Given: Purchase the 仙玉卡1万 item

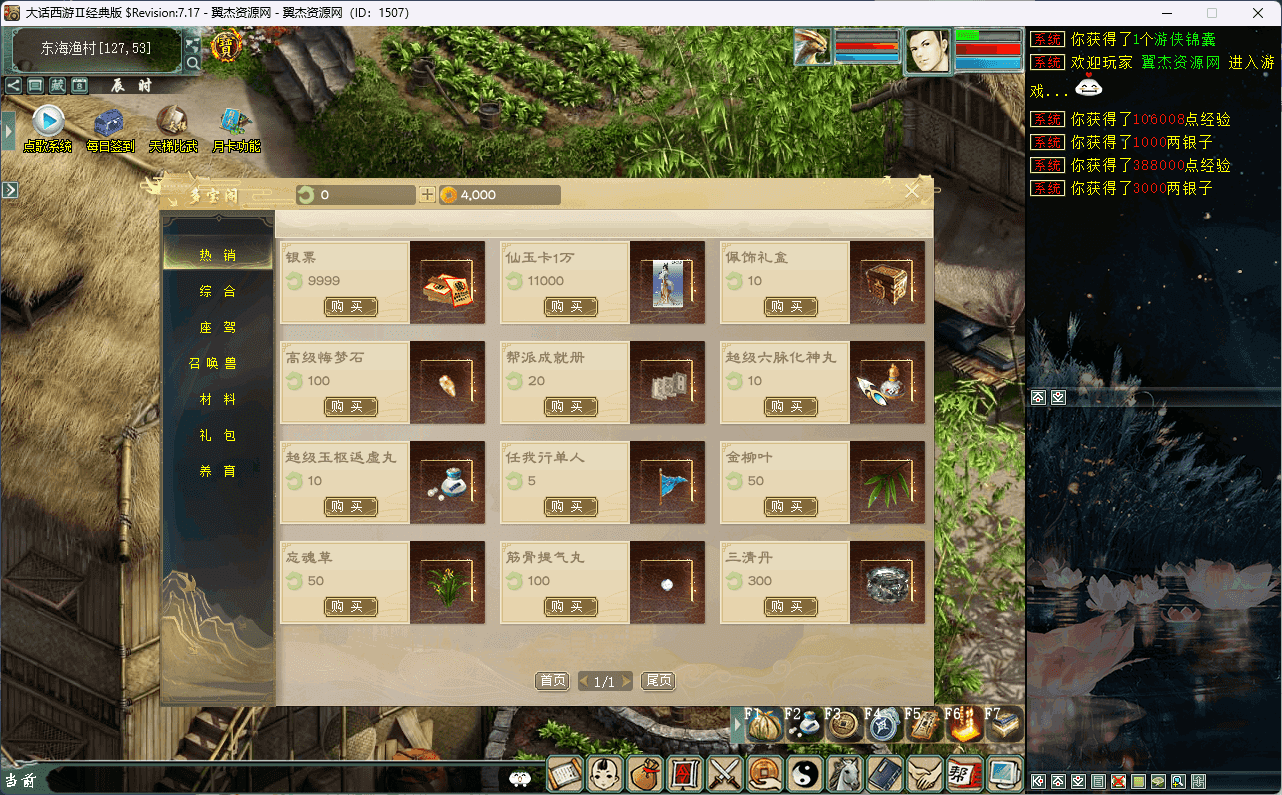Looking at the screenshot, I should (571, 307).
